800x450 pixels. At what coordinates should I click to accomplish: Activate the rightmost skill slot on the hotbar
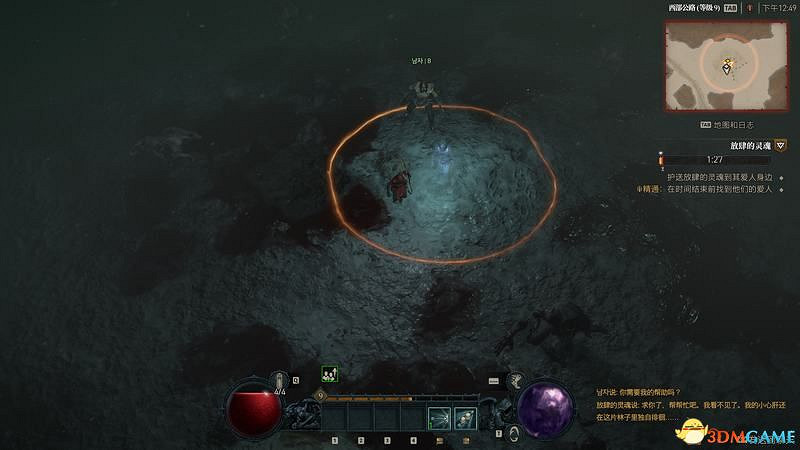click(x=464, y=417)
